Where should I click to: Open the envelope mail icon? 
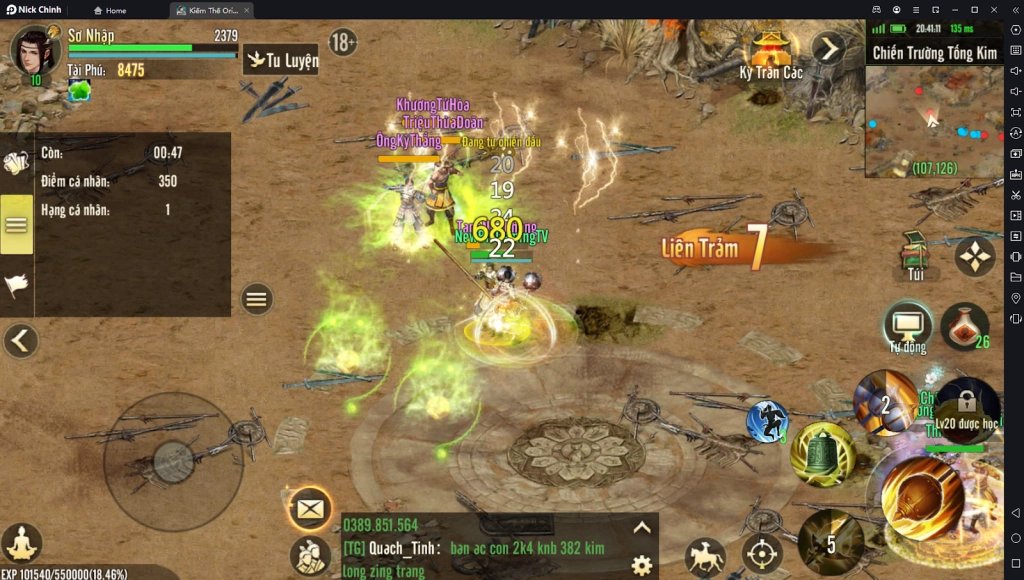click(310, 509)
